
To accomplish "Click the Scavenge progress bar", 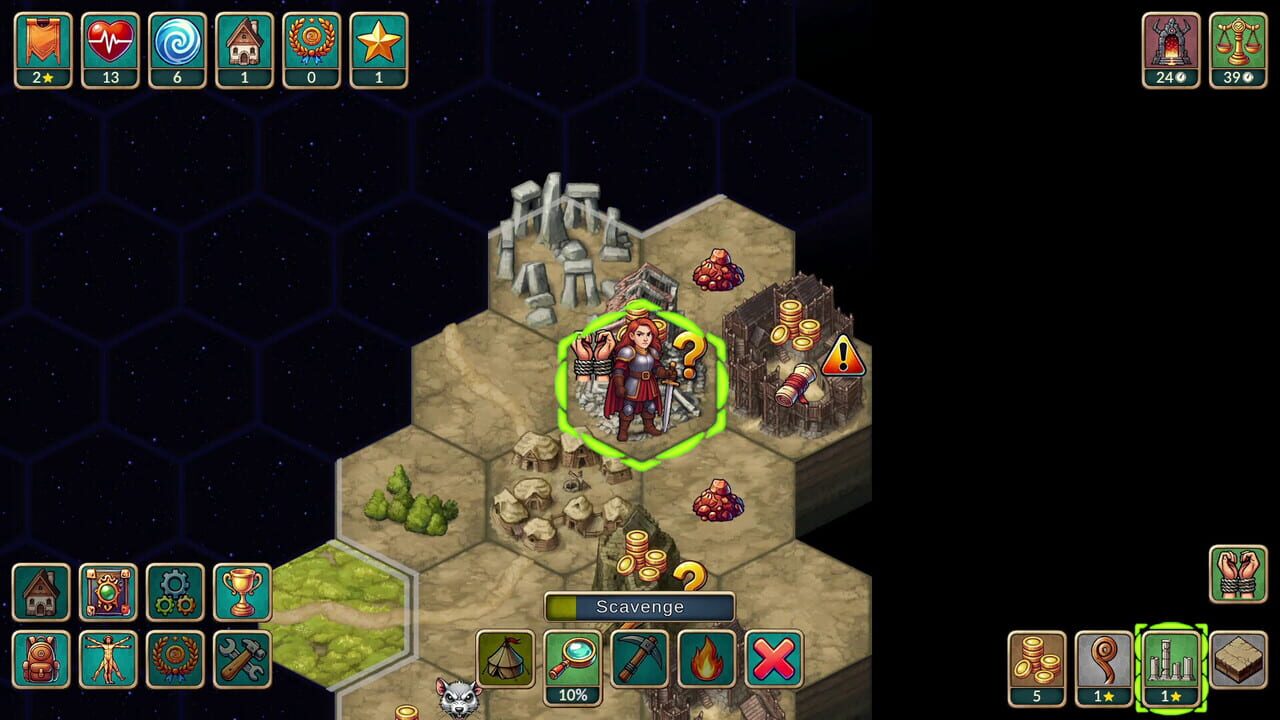I will click(641, 606).
